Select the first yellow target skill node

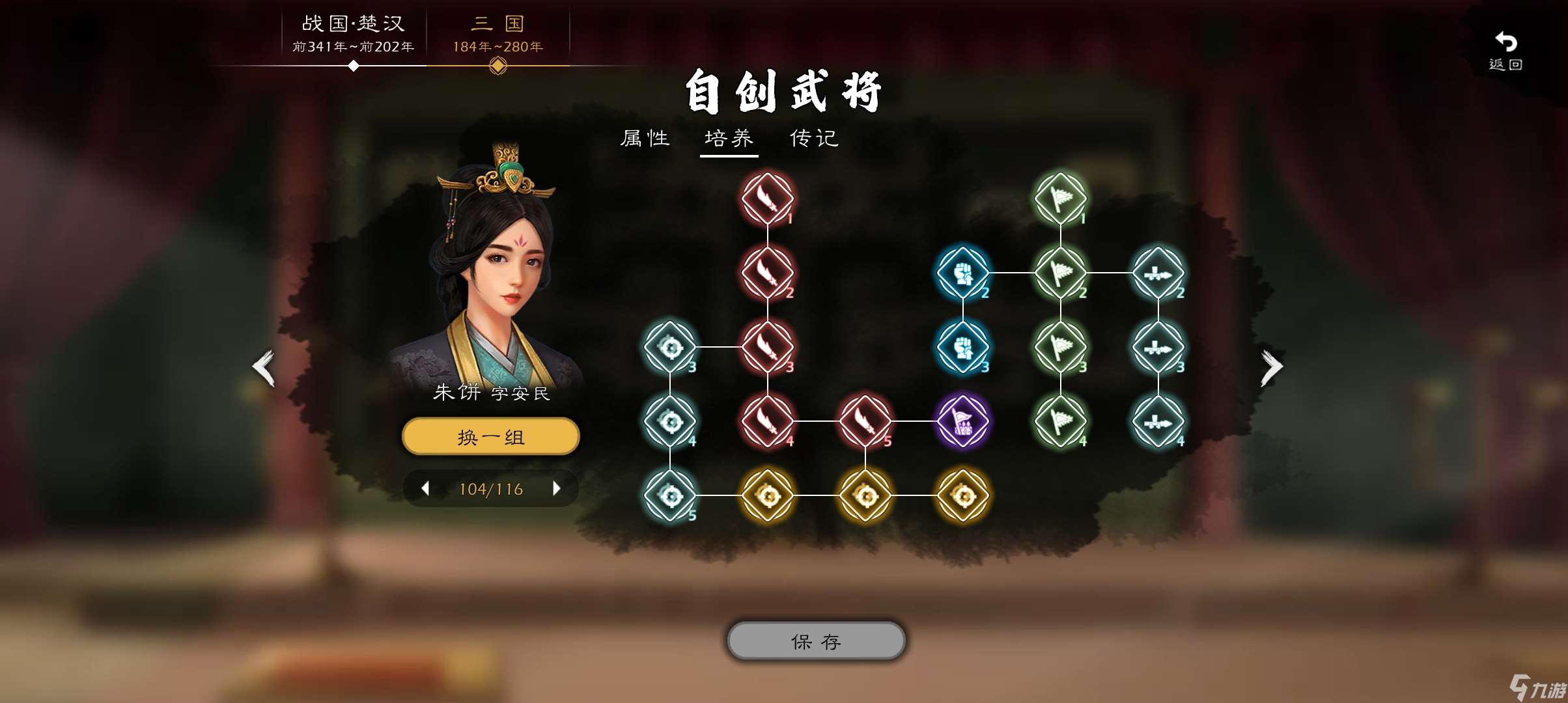(x=768, y=495)
